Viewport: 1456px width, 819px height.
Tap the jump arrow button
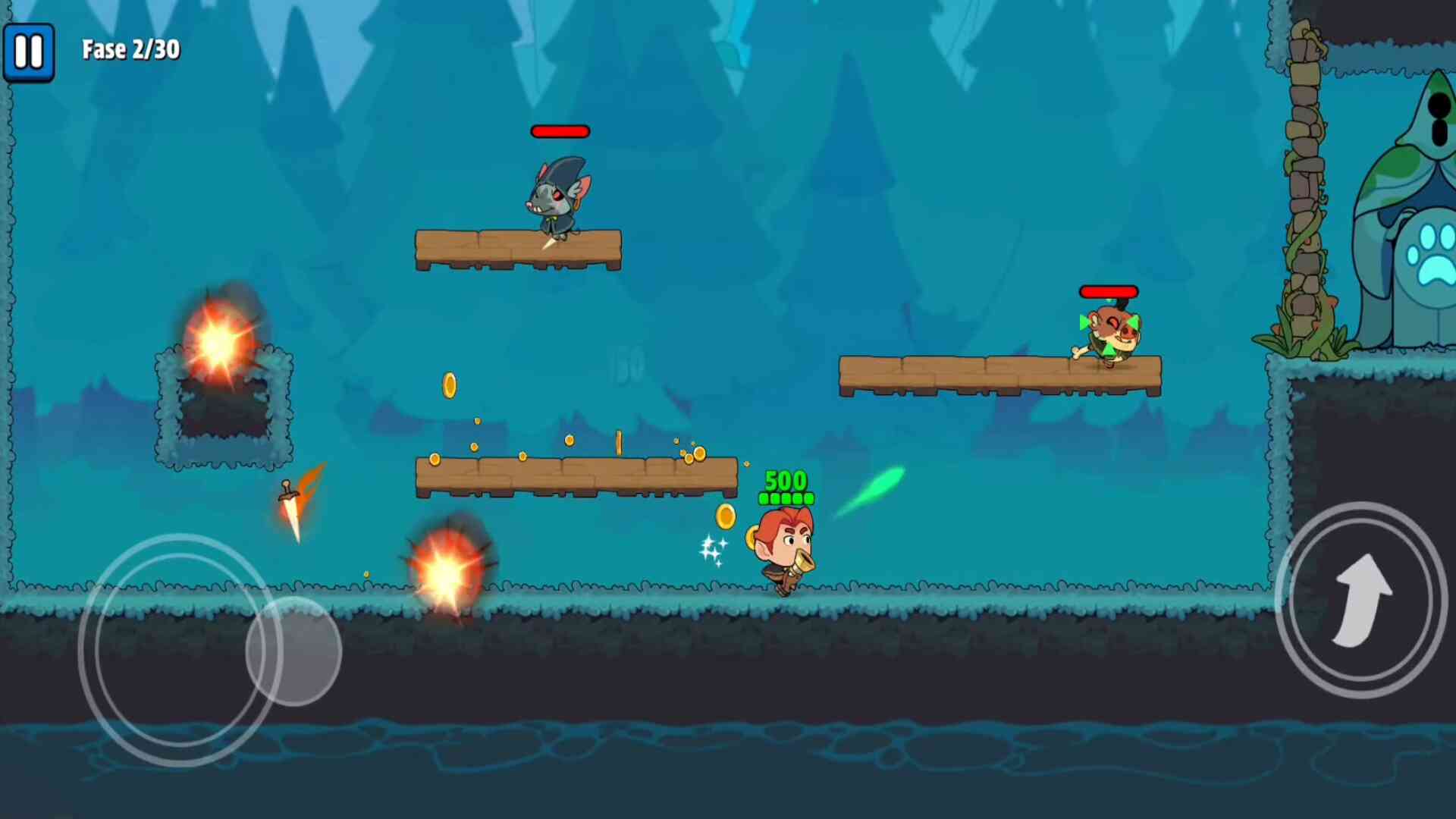click(x=1361, y=600)
